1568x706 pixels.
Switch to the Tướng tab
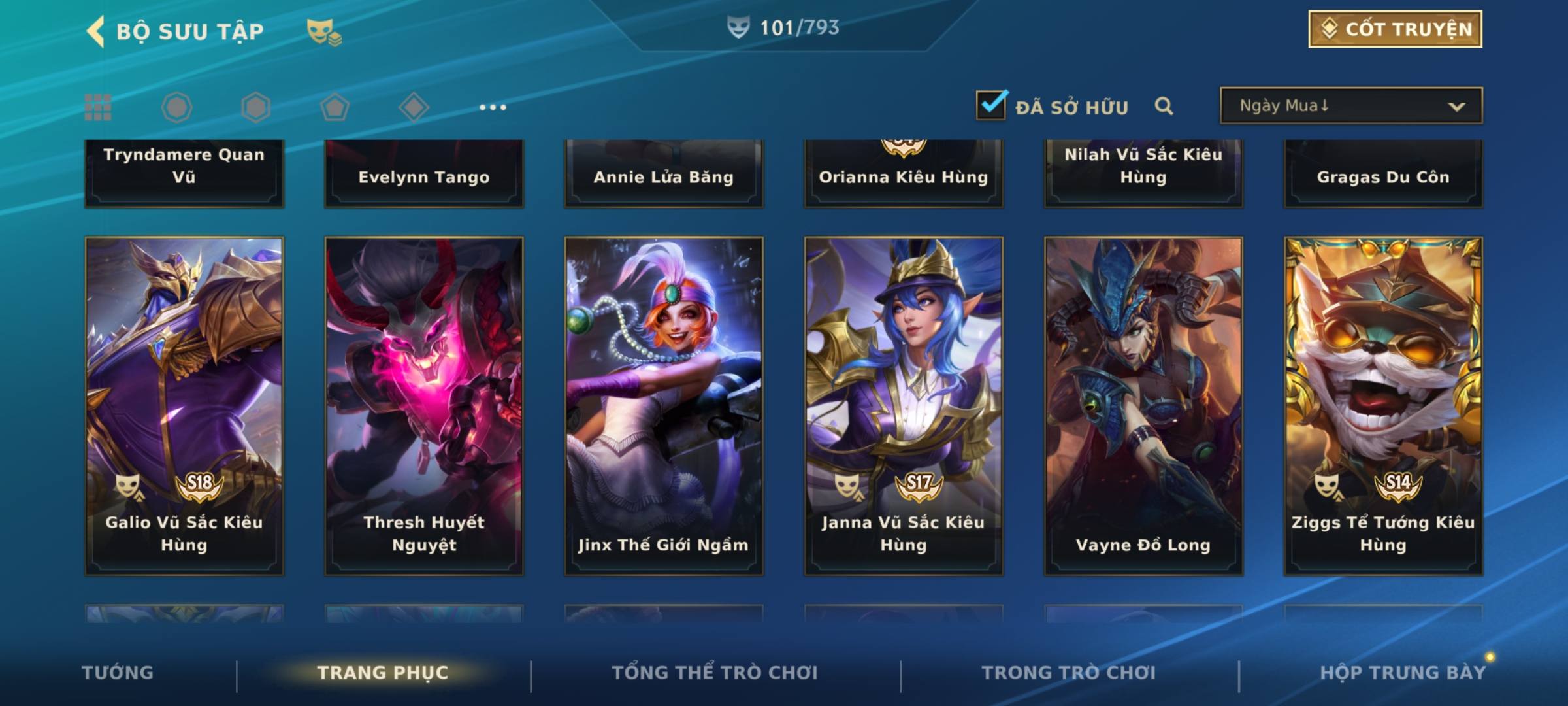pyautogui.click(x=118, y=673)
